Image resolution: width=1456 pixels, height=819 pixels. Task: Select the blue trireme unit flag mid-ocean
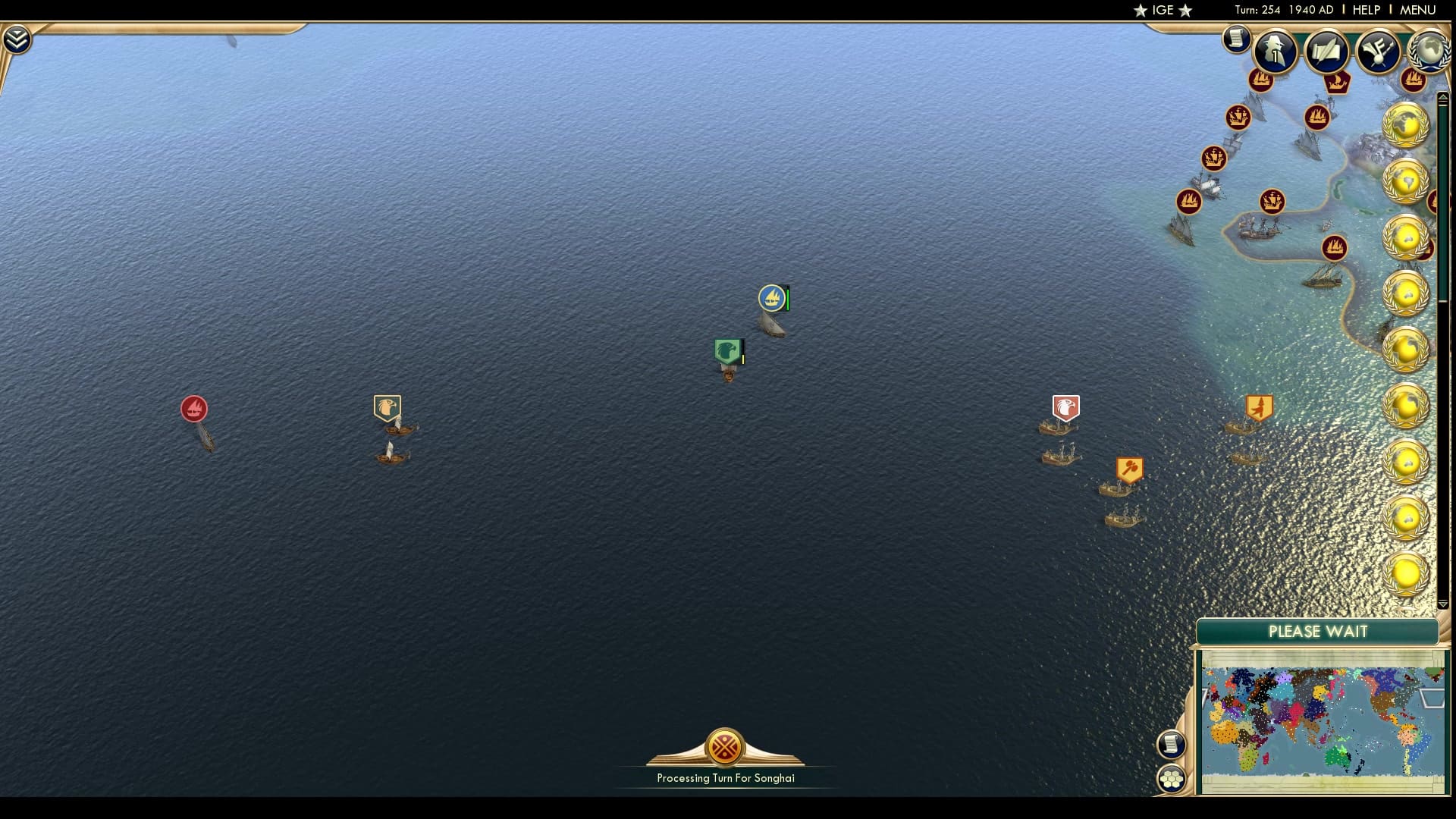[771, 298]
